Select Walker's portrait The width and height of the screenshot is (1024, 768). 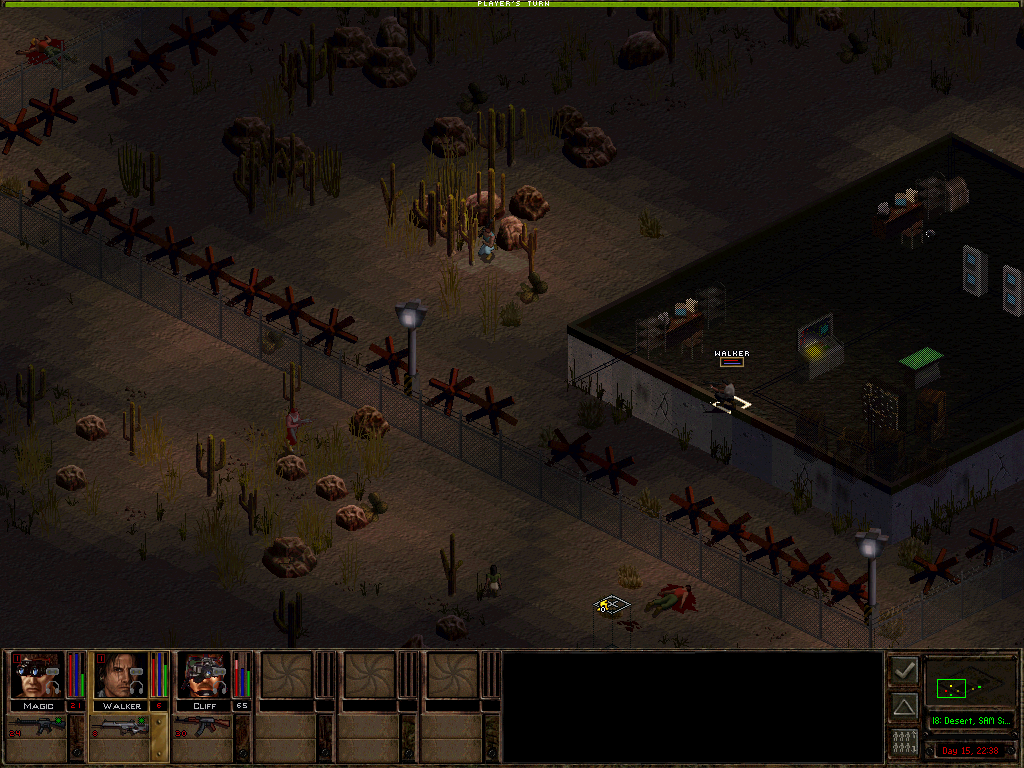click(121, 675)
